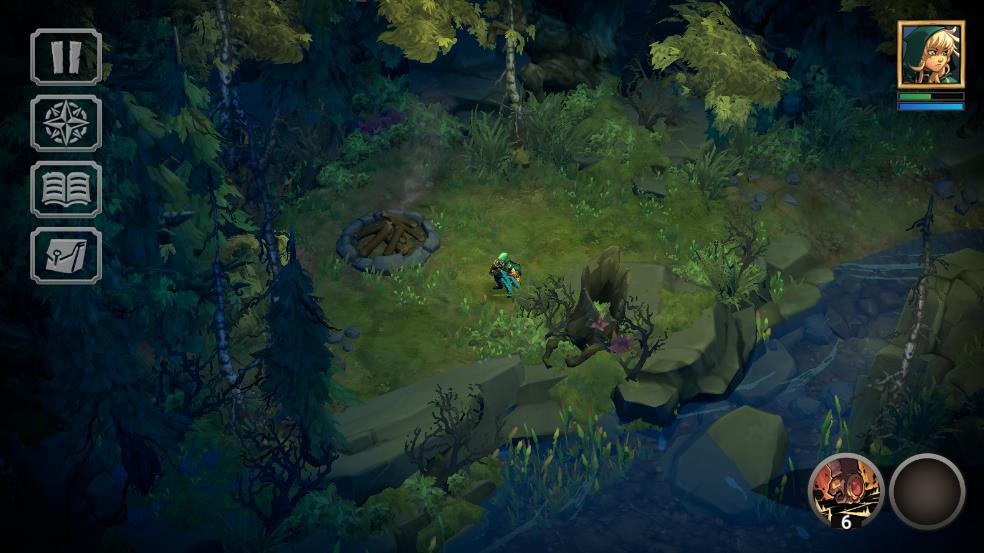The height and width of the screenshot is (553, 984).
Task: Tap the empty round ability button
Action: point(927,491)
